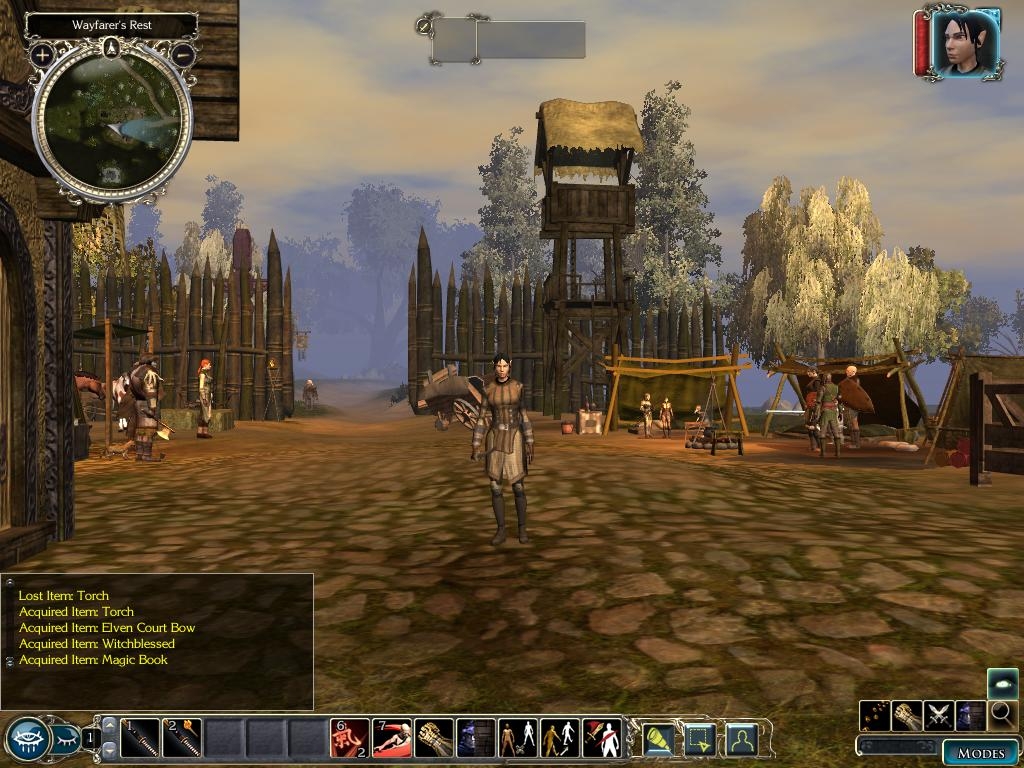1024x768 pixels.
Task: Toggle the glowing eye detect mode
Action: coord(1003,684)
